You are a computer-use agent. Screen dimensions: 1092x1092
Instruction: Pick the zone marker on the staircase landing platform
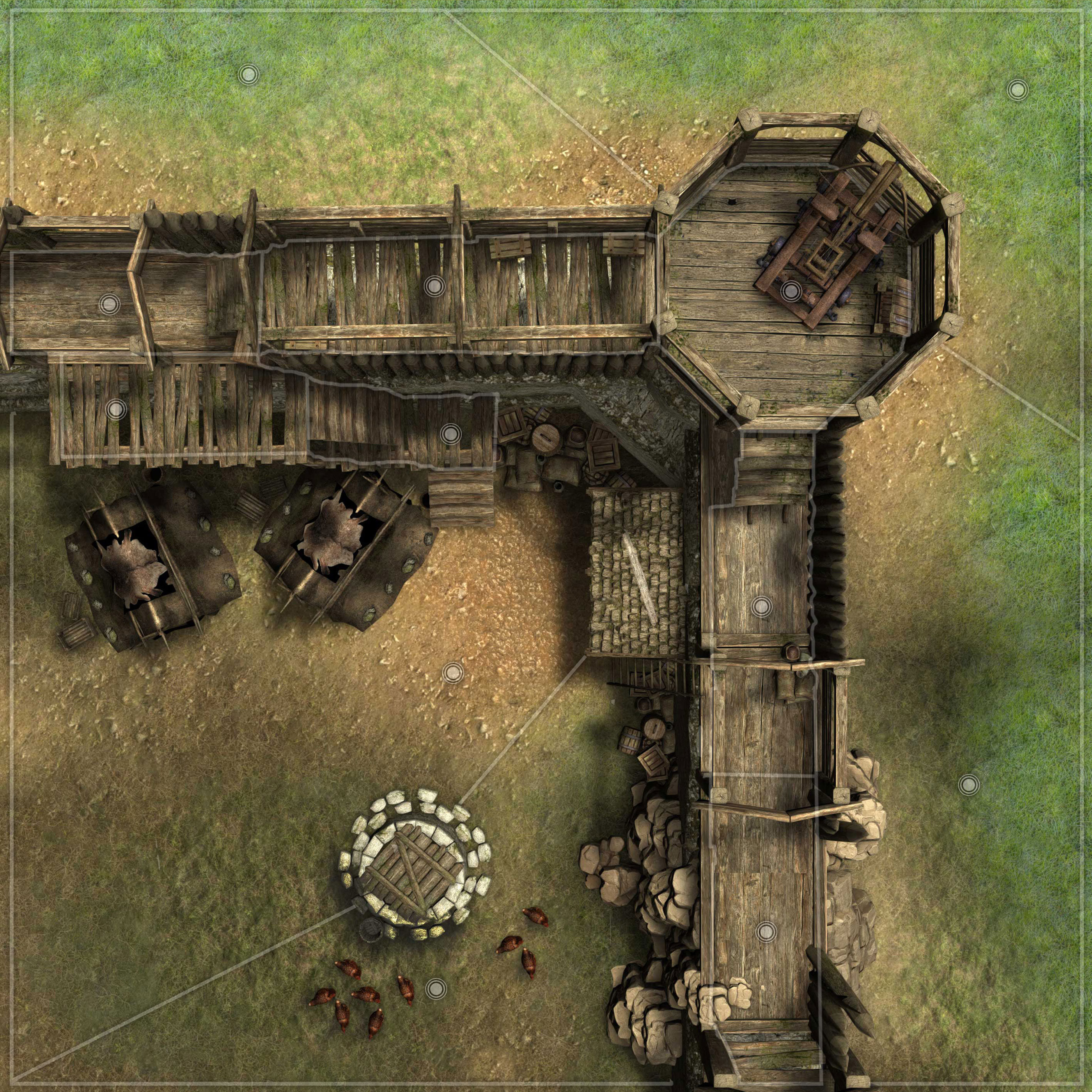point(450,434)
